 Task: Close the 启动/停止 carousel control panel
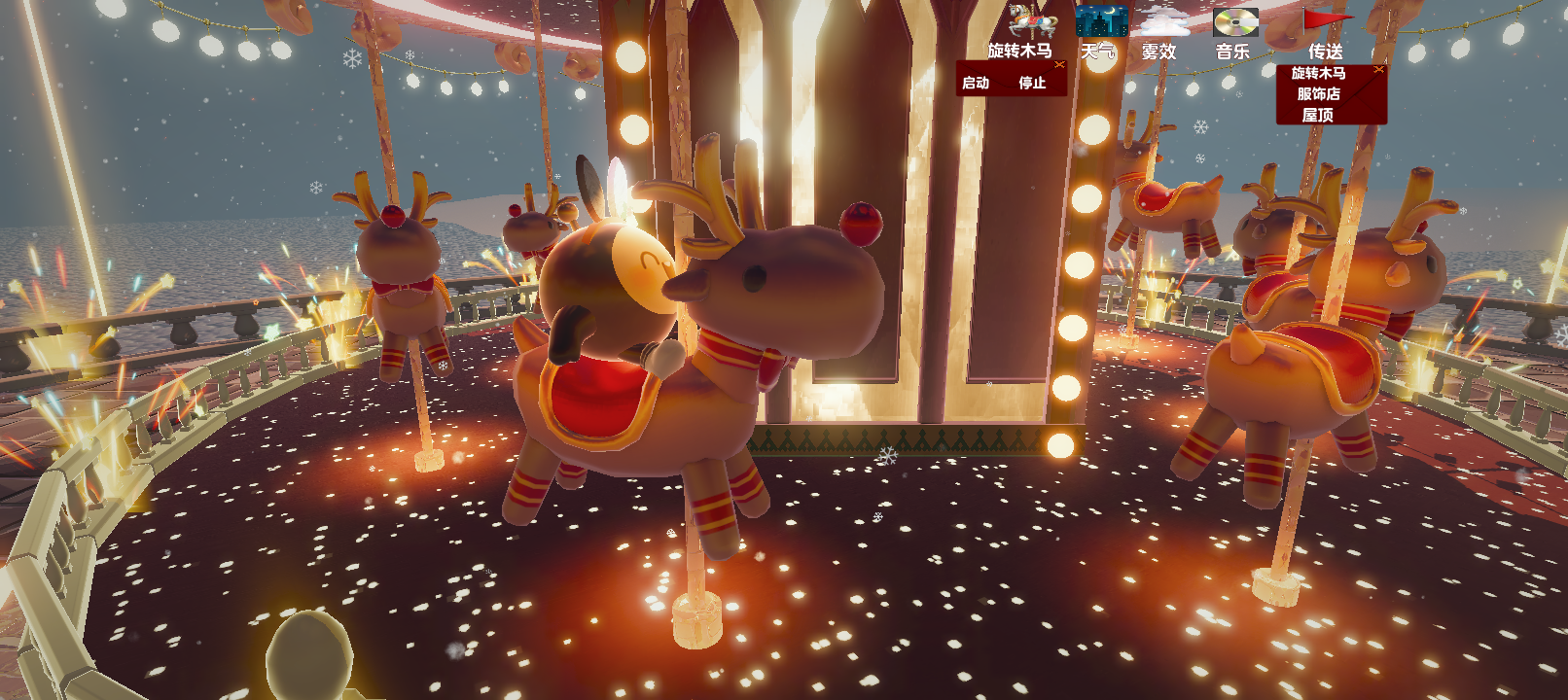(1059, 65)
